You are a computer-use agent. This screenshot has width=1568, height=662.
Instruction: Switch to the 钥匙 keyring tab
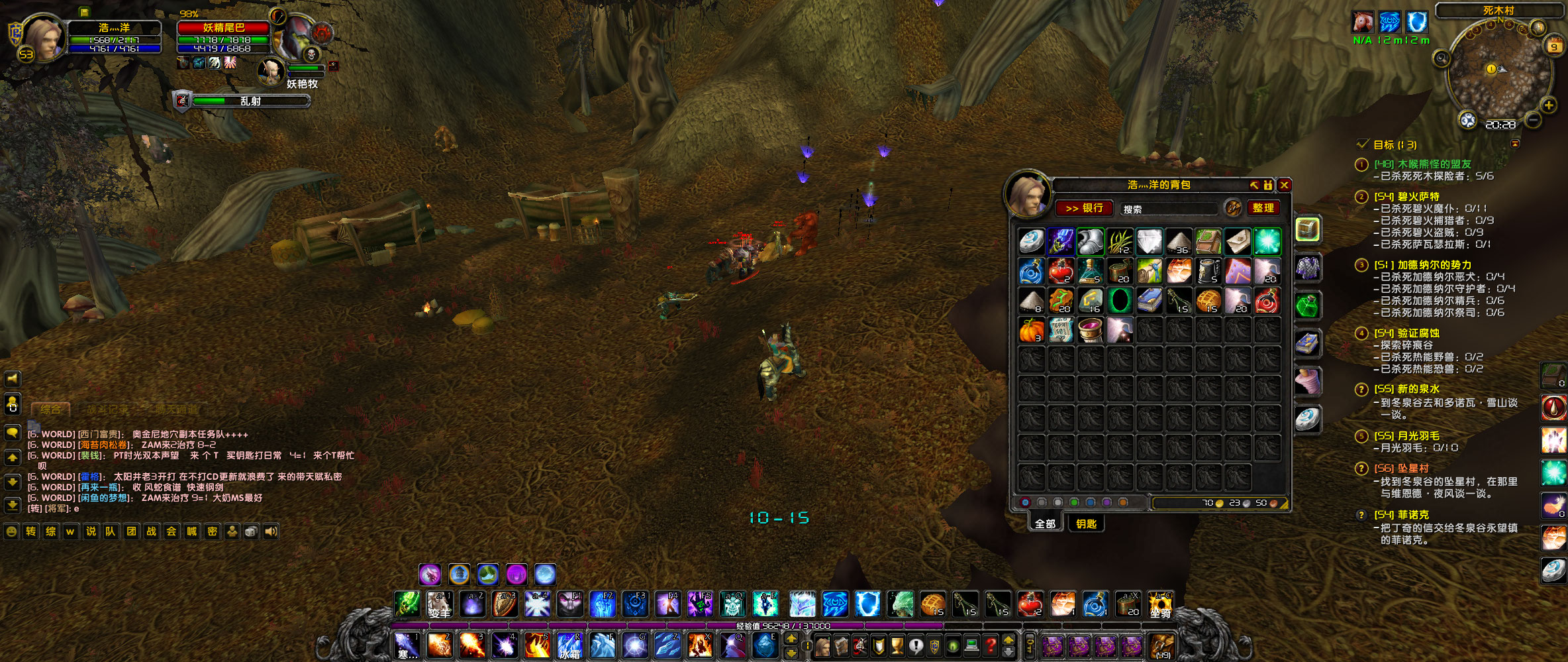click(1087, 524)
